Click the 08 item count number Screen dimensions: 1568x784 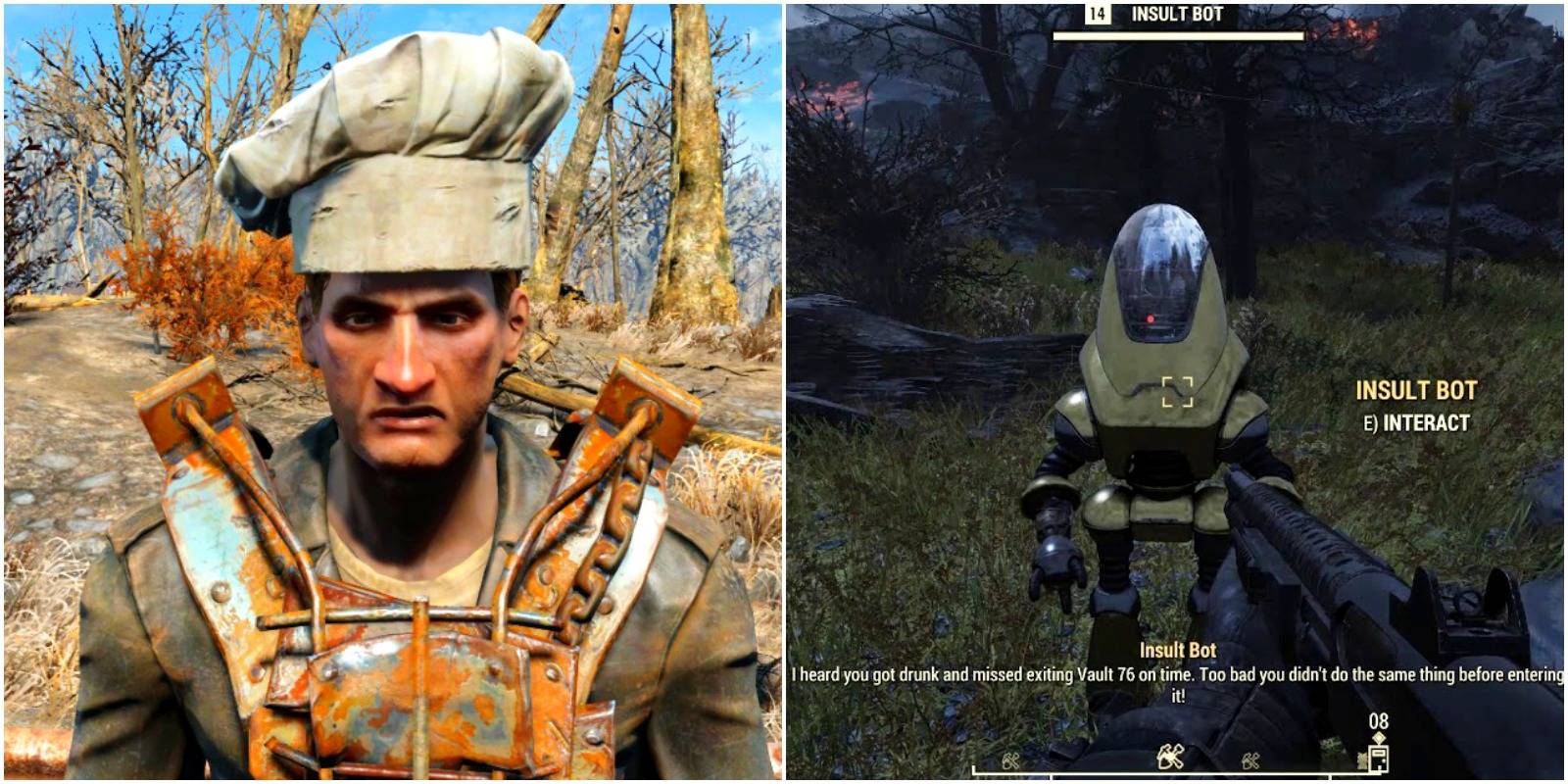point(1381,722)
